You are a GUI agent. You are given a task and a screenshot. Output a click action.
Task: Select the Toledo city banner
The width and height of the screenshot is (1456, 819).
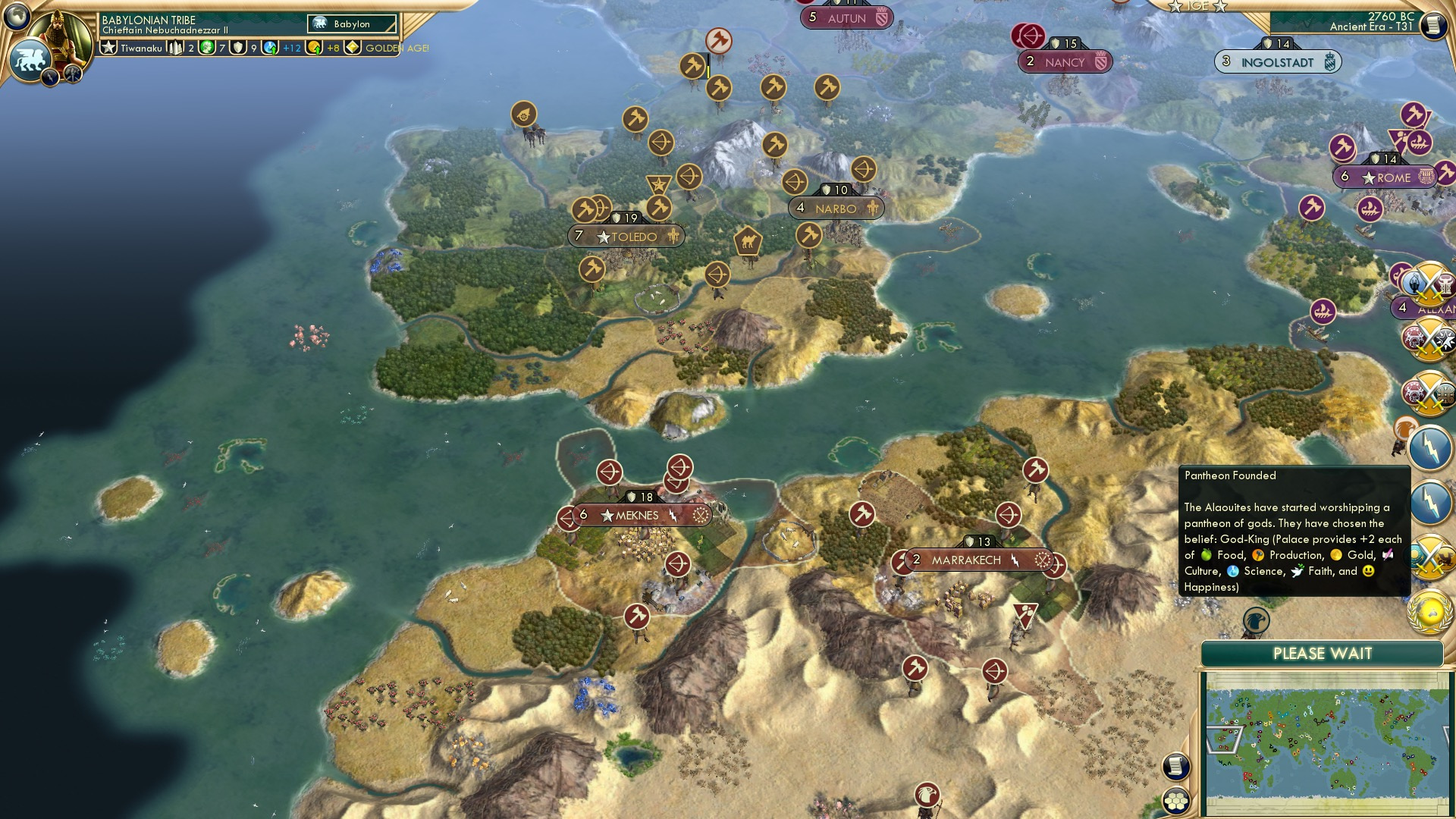coord(626,237)
